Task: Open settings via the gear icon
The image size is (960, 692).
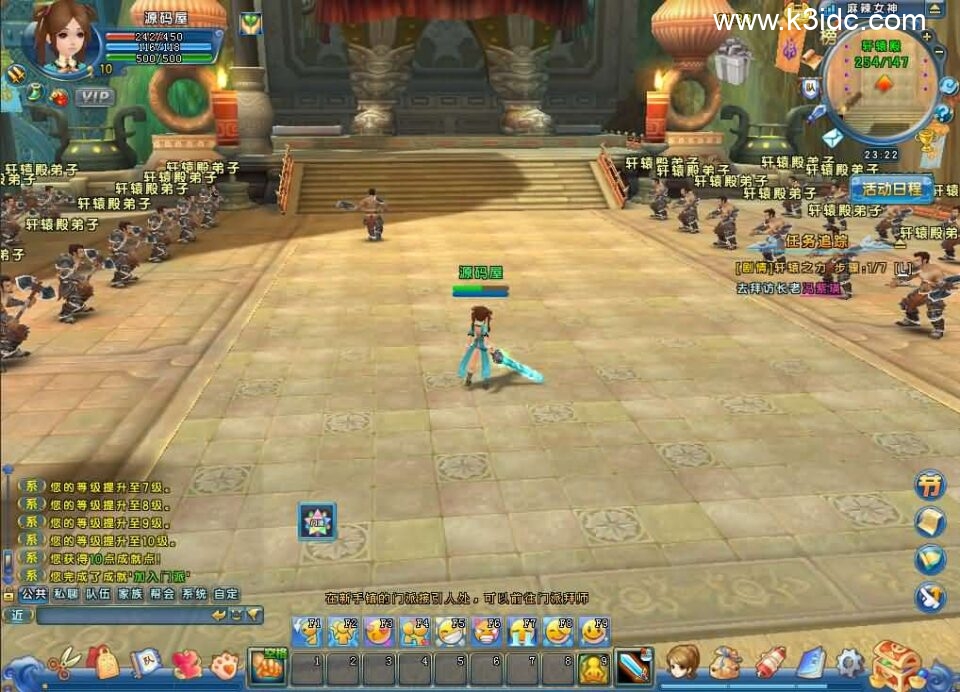Action: (x=850, y=662)
